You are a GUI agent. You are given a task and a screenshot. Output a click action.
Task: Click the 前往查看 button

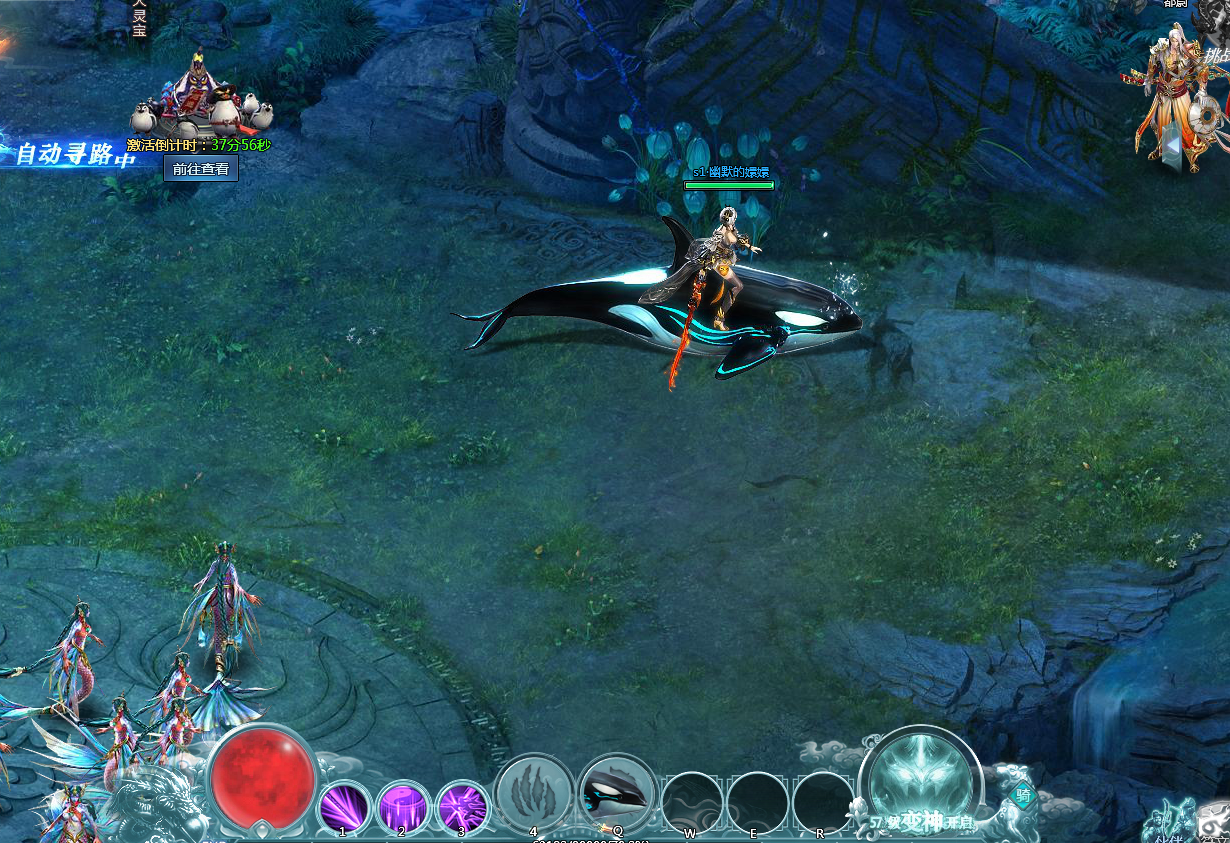pos(200,169)
